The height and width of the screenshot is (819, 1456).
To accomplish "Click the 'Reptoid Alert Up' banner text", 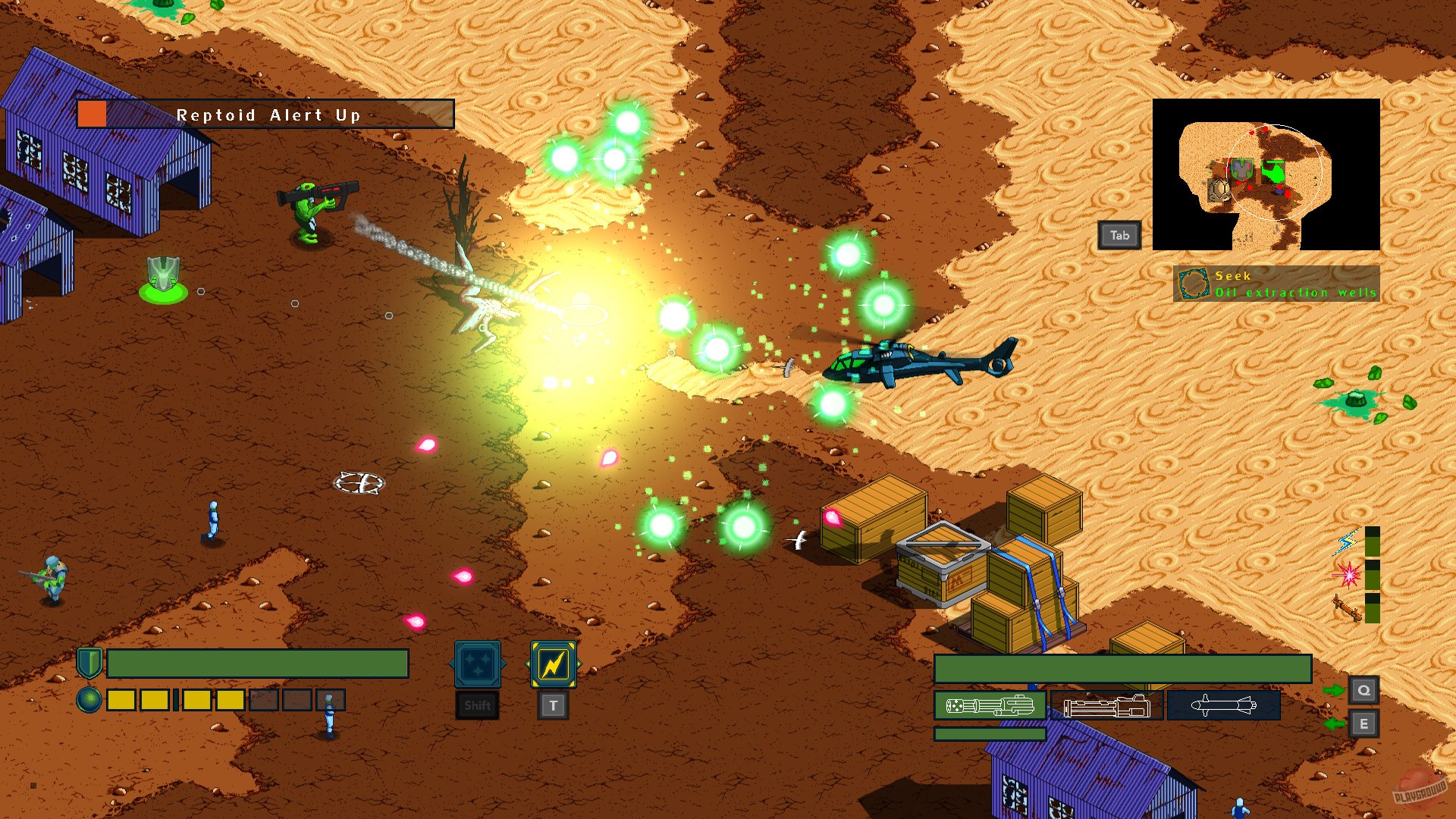I will pyautogui.click(x=269, y=115).
